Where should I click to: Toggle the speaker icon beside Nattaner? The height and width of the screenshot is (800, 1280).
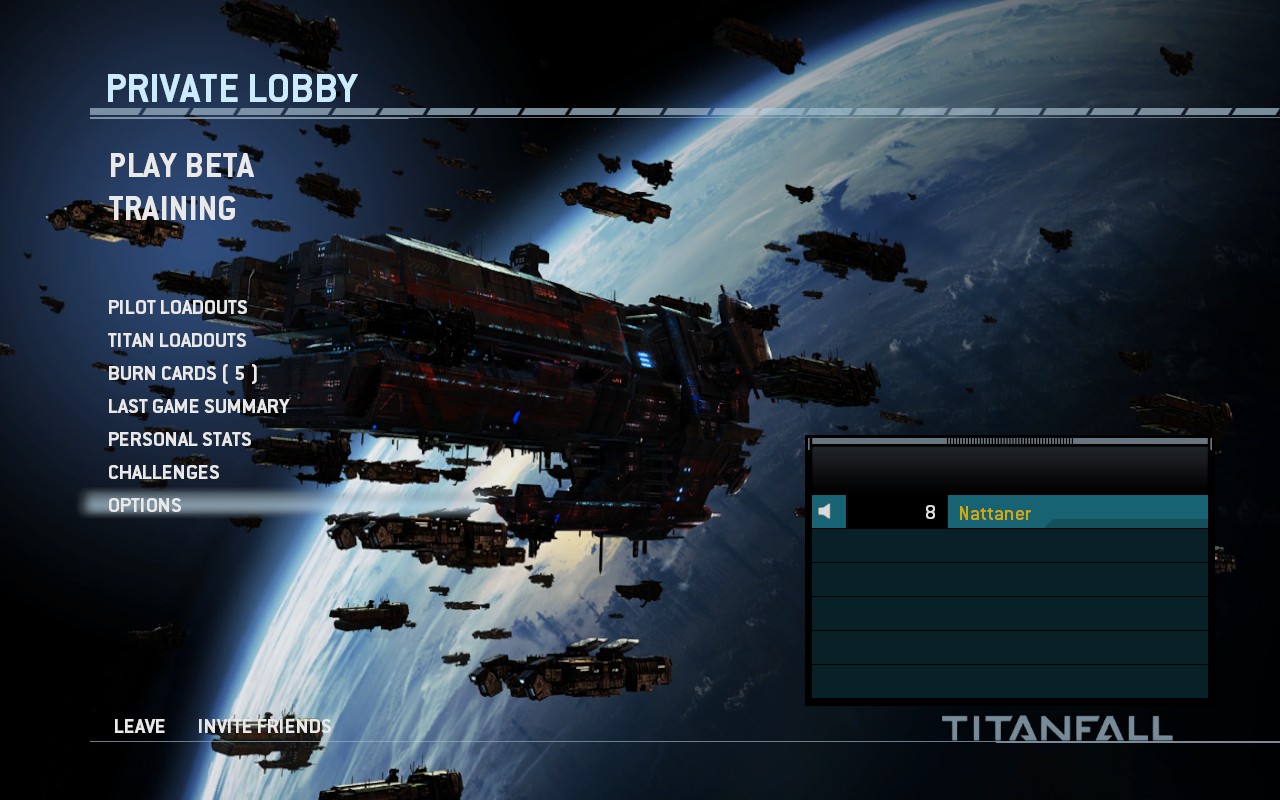(827, 512)
